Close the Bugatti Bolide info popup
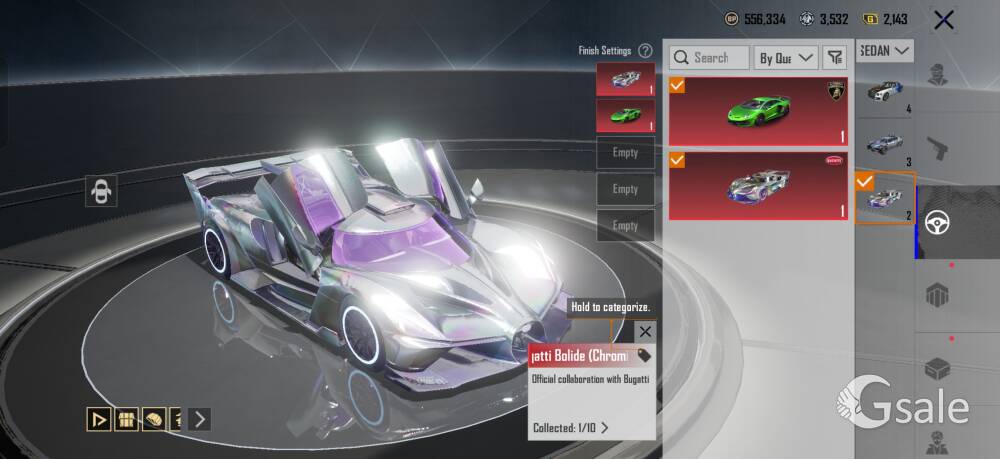1000x459 pixels. (x=645, y=332)
